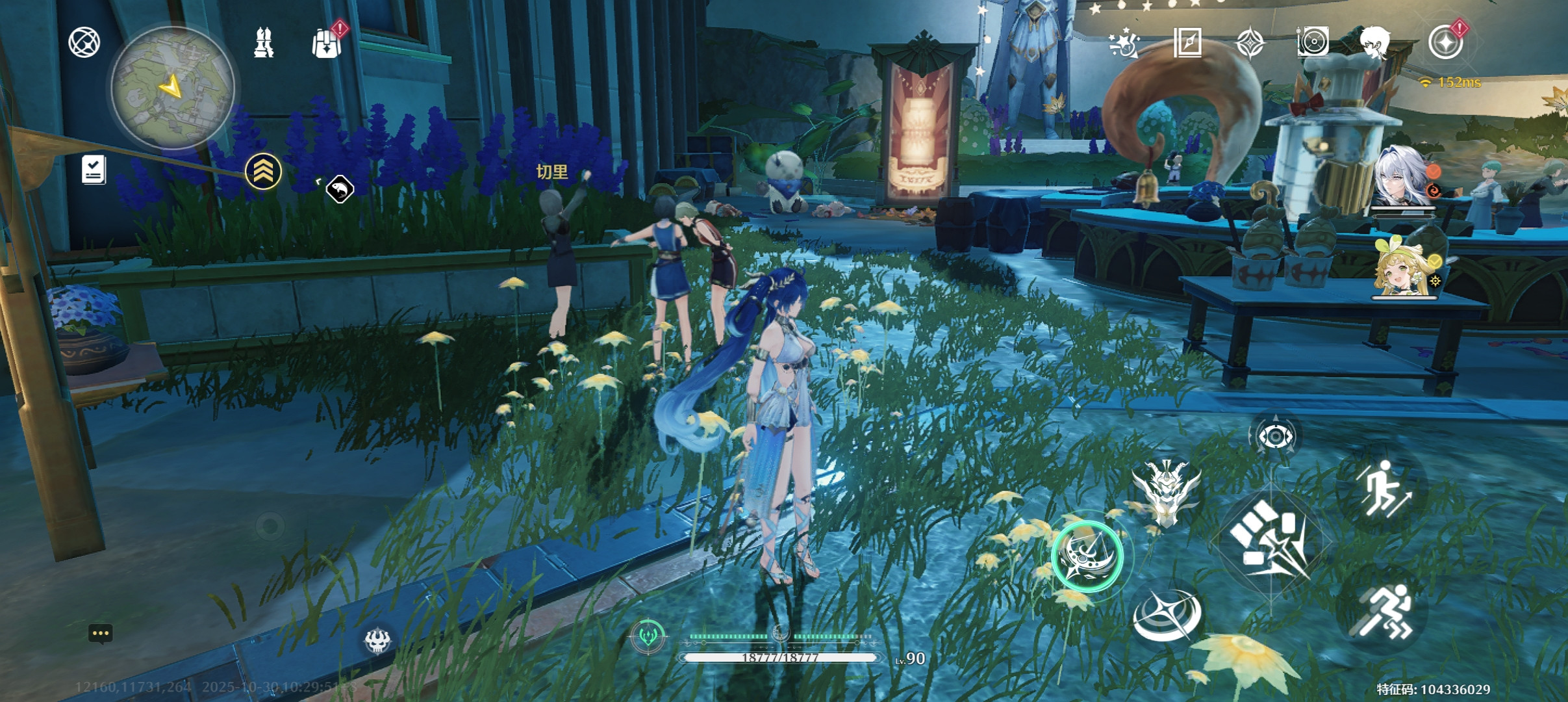The height and width of the screenshot is (702, 1568).
Task: Tap the gold triple-chevron button
Action: click(263, 172)
